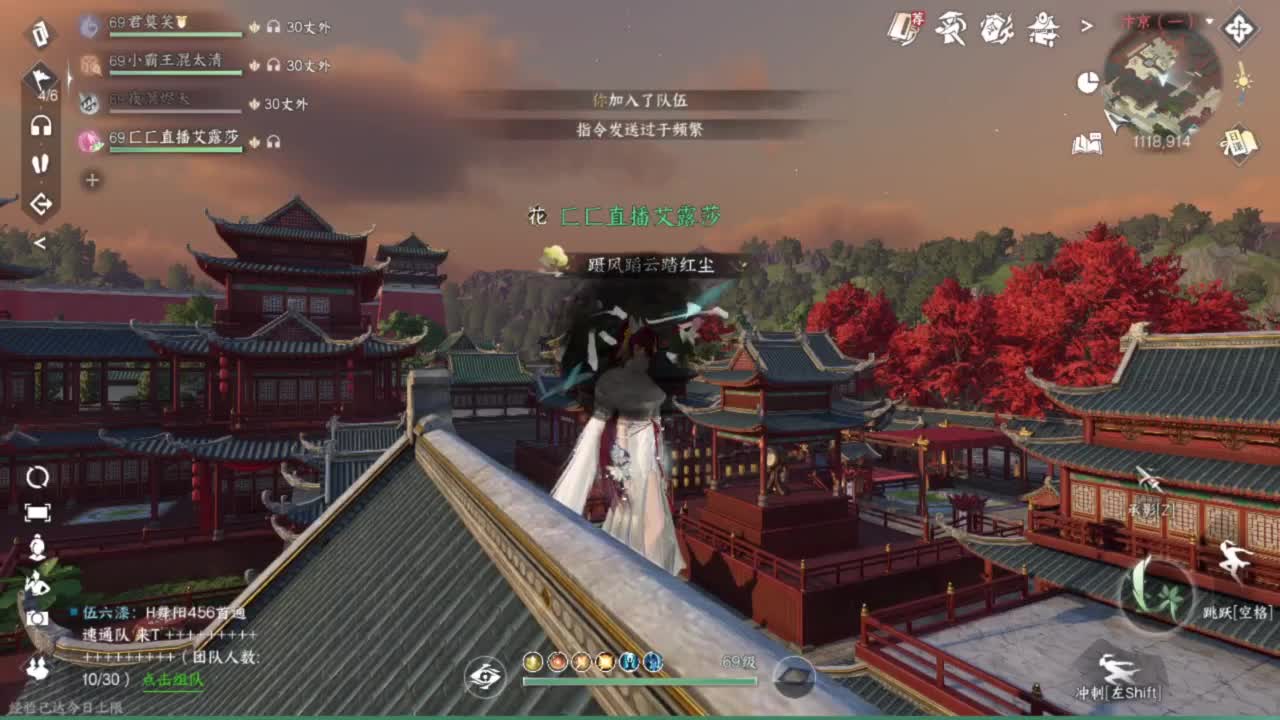Screen dimensions: 1280x720
Task: Click the pie-clock timer icon left of minimap
Action: point(1088,81)
